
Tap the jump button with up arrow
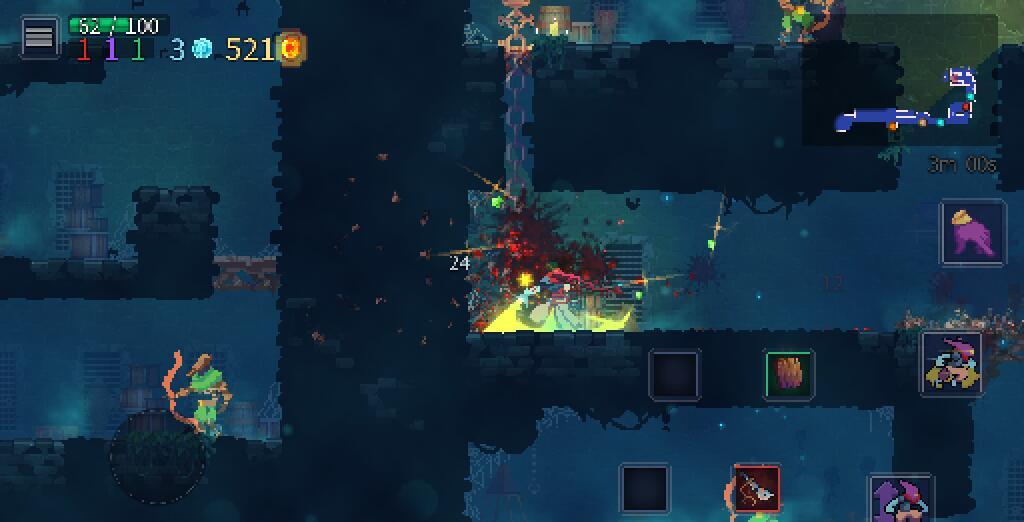click(901, 498)
